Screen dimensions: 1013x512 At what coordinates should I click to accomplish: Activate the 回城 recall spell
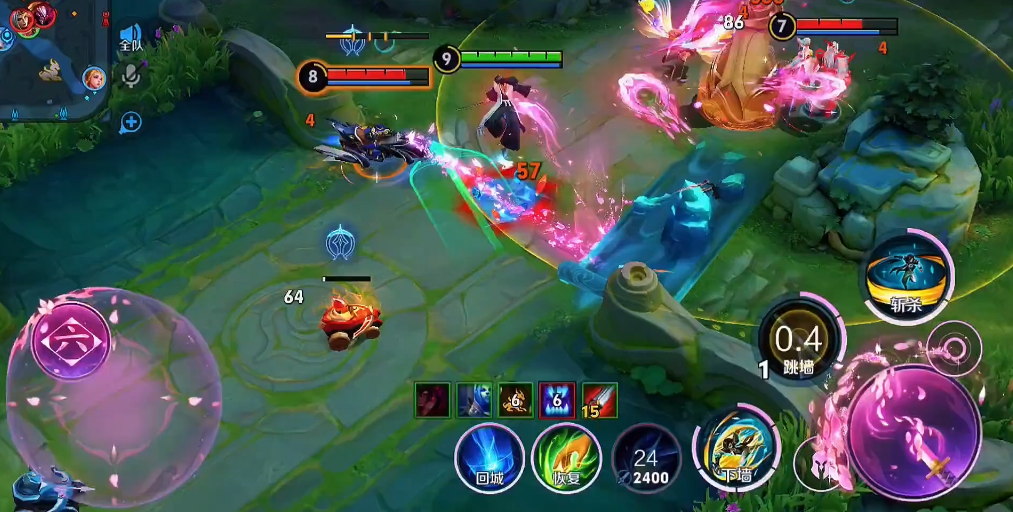pos(489,459)
